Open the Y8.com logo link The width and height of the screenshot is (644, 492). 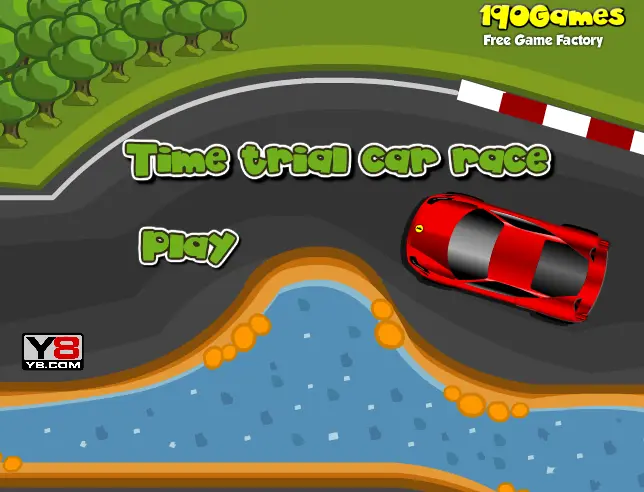52,351
